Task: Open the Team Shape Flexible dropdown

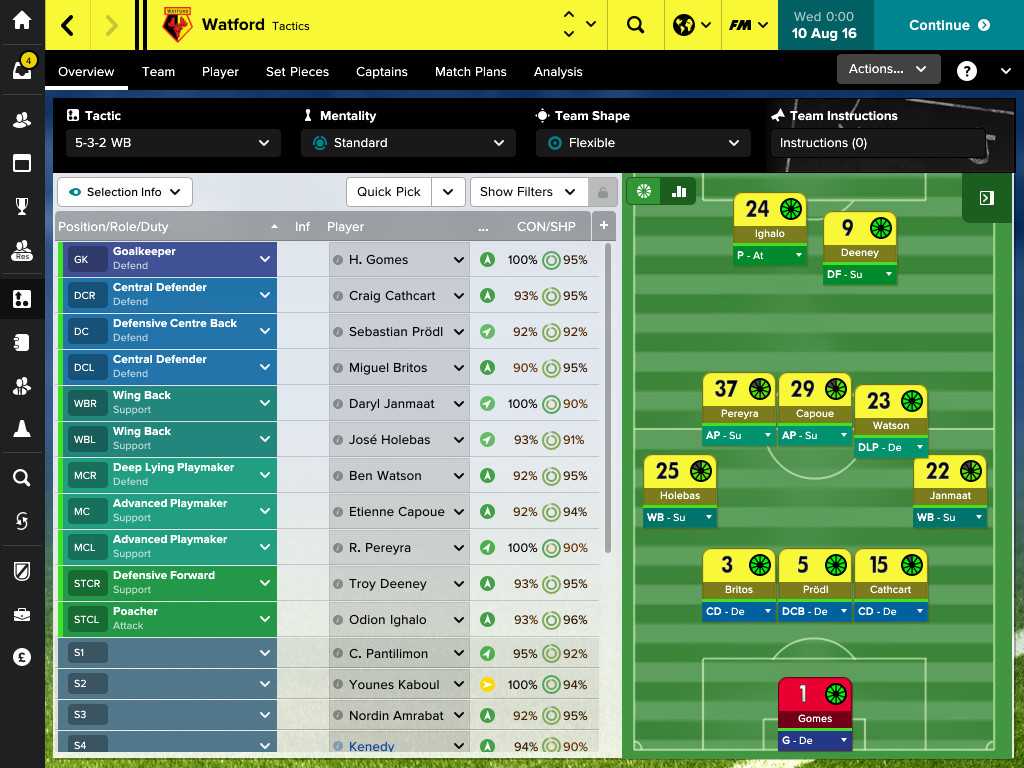Action: click(x=642, y=143)
